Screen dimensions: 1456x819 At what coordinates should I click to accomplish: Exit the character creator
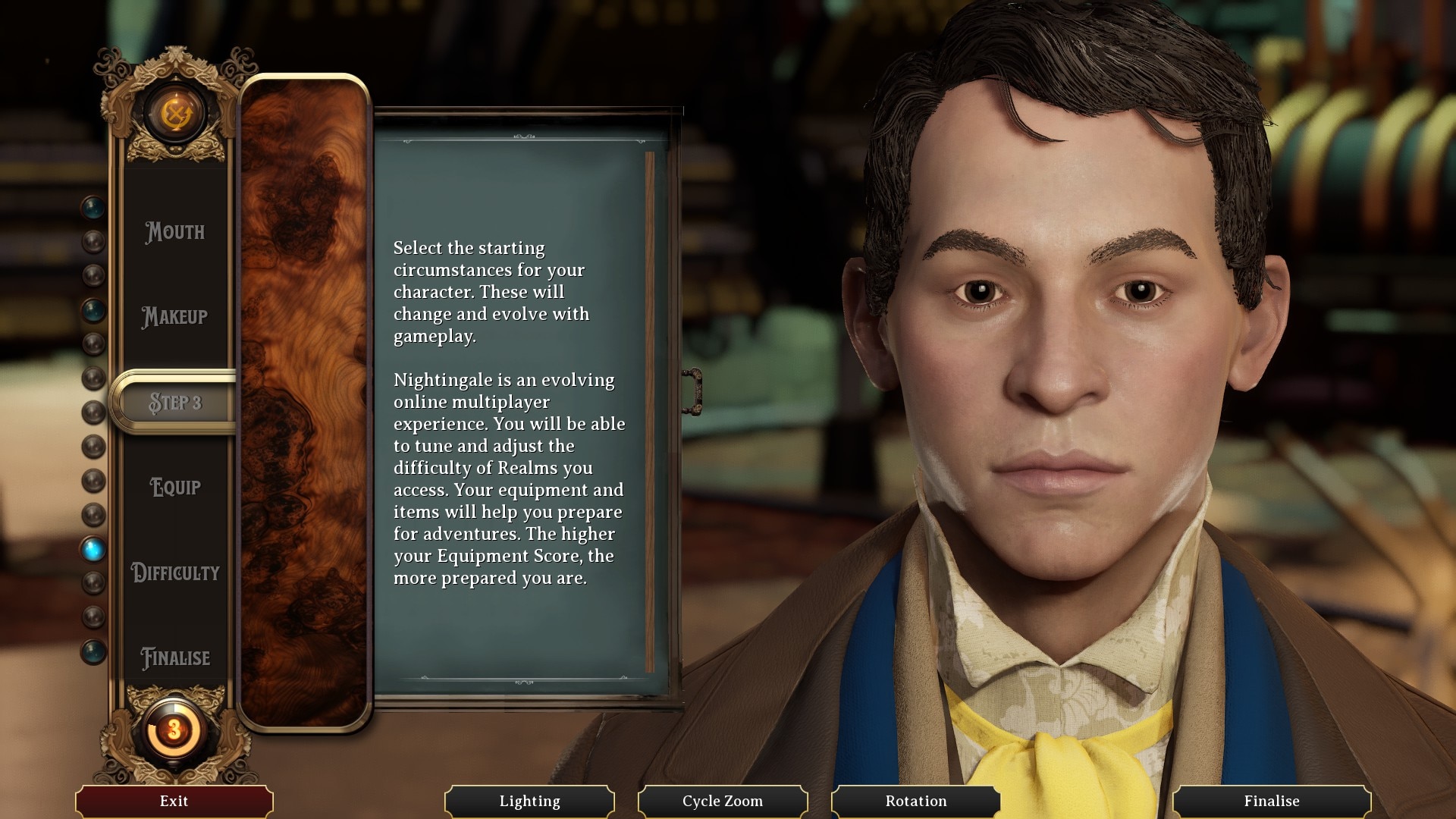click(174, 801)
